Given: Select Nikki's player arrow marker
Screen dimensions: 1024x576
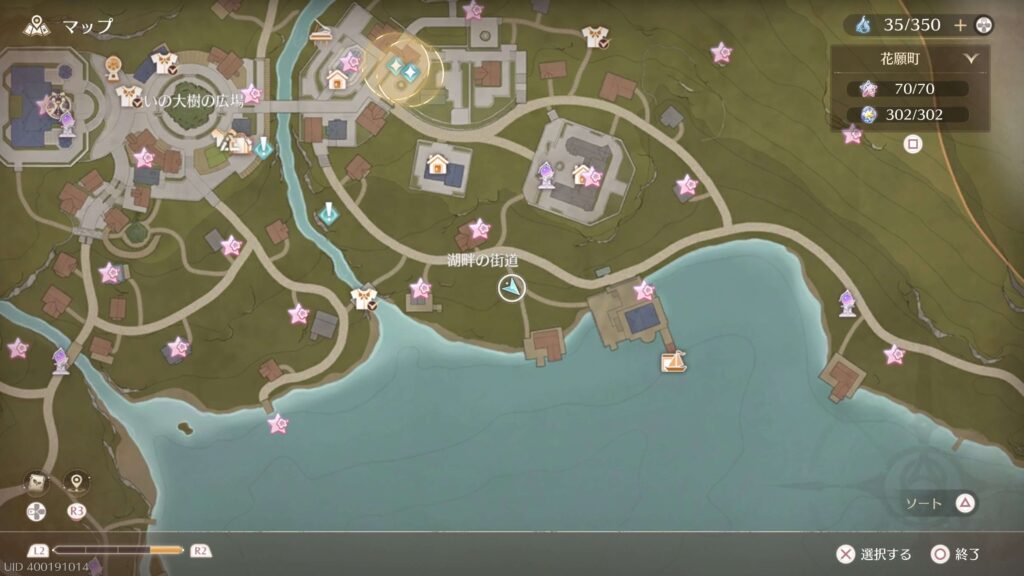Looking at the screenshot, I should tap(511, 289).
